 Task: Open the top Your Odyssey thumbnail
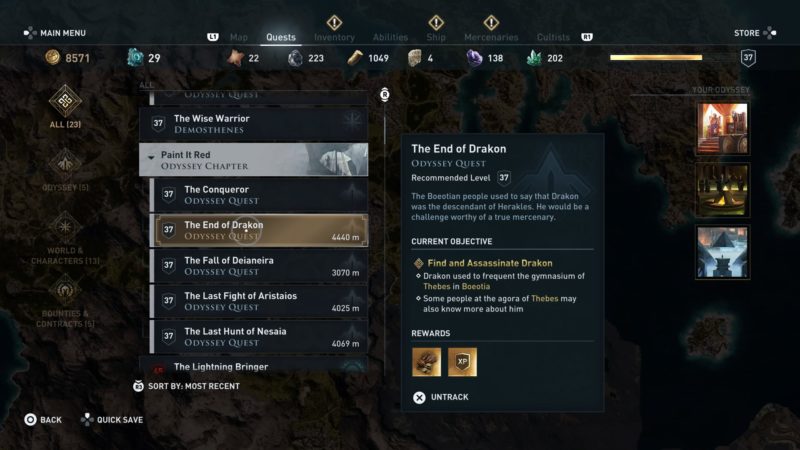(x=722, y=130)
